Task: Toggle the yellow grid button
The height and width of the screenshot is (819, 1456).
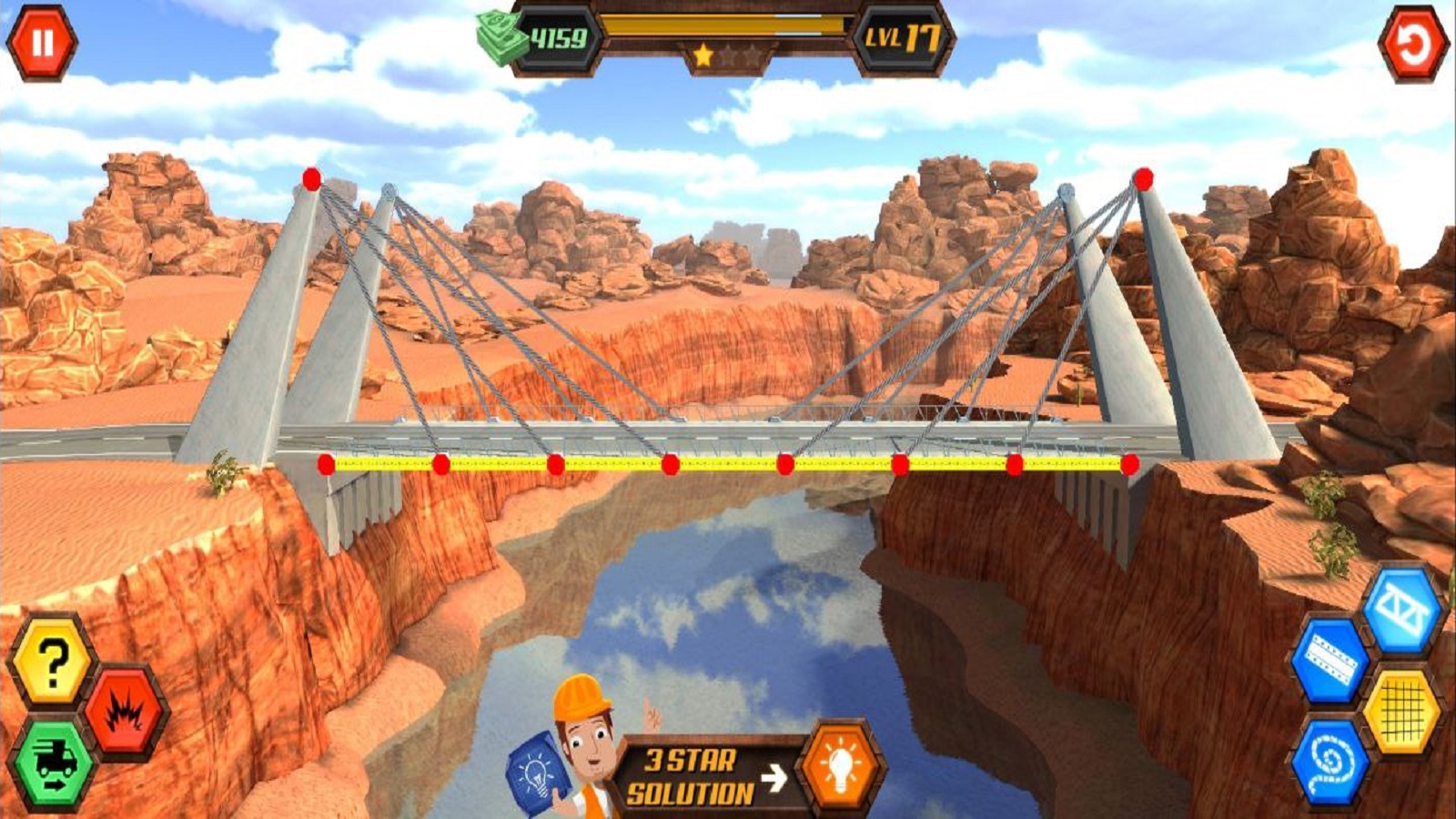Action: (x=1402, y=711)
